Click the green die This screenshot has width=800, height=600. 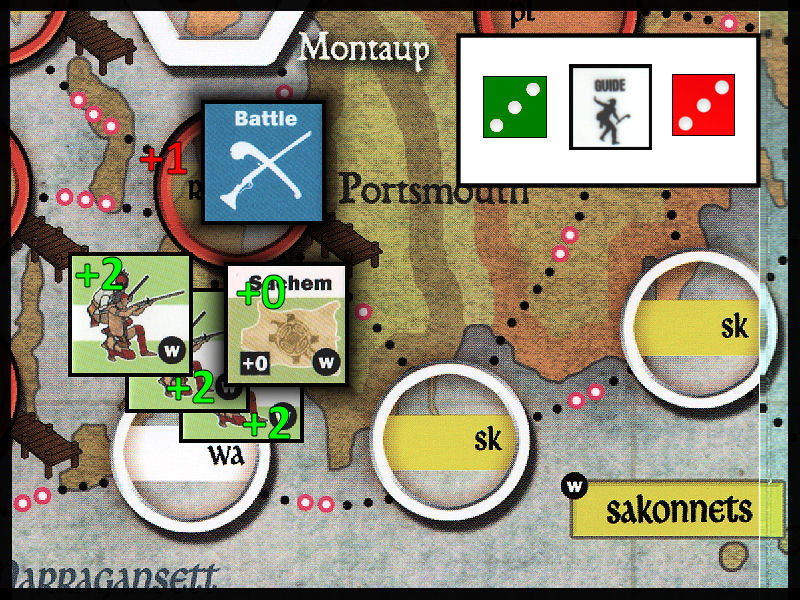click(x=514, y=106)
